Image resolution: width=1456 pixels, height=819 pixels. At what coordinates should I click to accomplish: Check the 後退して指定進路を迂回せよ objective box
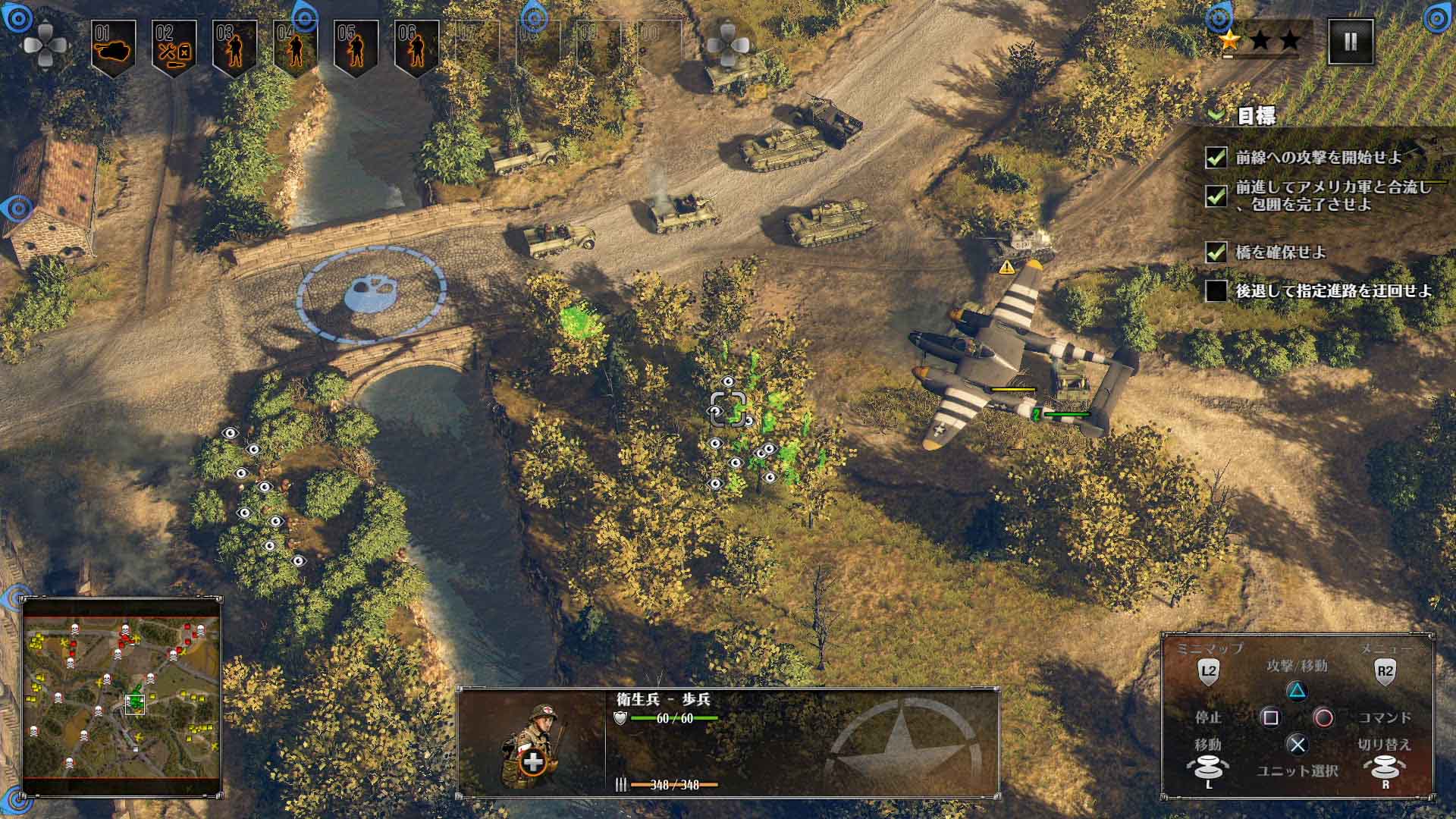tap(1218, 291)
